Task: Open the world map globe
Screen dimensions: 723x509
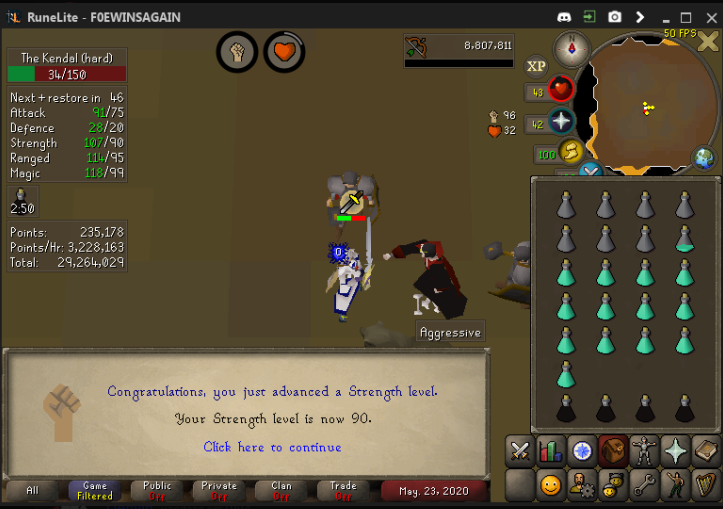Action: pyautogui.click(x=705, y=158)
